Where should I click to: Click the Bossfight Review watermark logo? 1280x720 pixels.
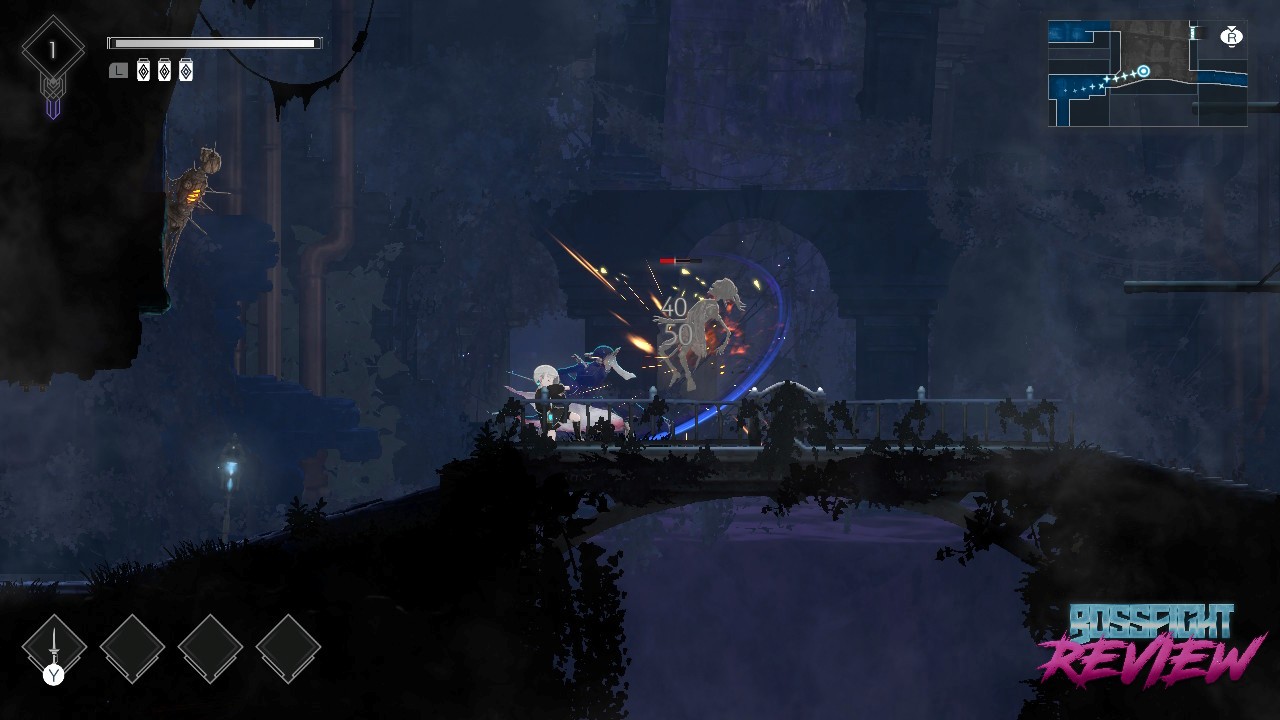click(x=1150, y=645)
